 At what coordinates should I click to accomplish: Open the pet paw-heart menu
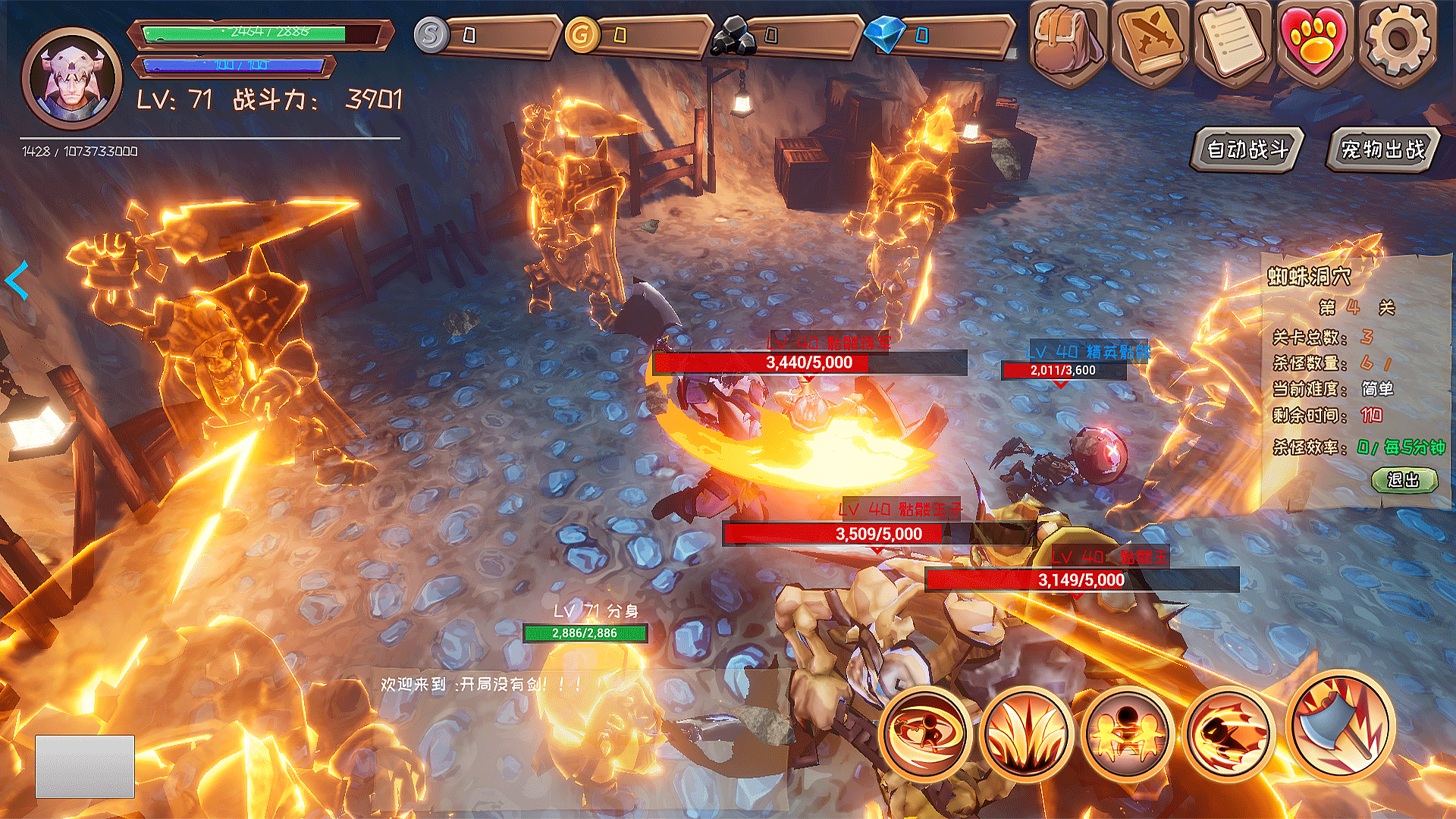coord(1315,42)
